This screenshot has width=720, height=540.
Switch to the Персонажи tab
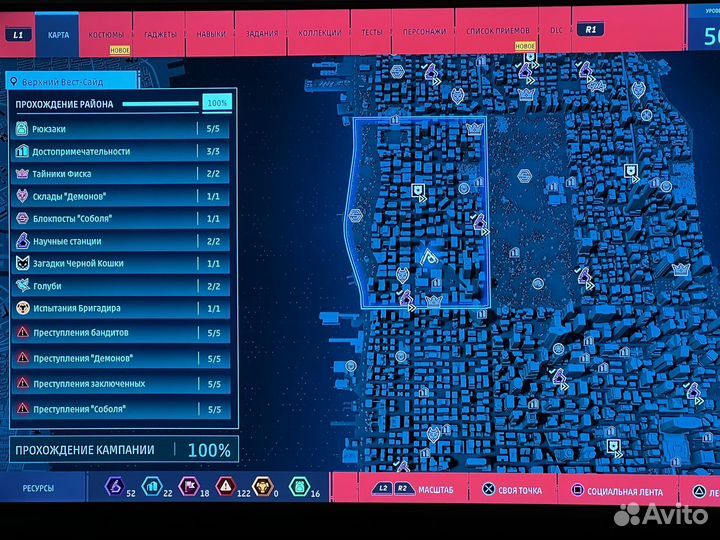[425, 31]
